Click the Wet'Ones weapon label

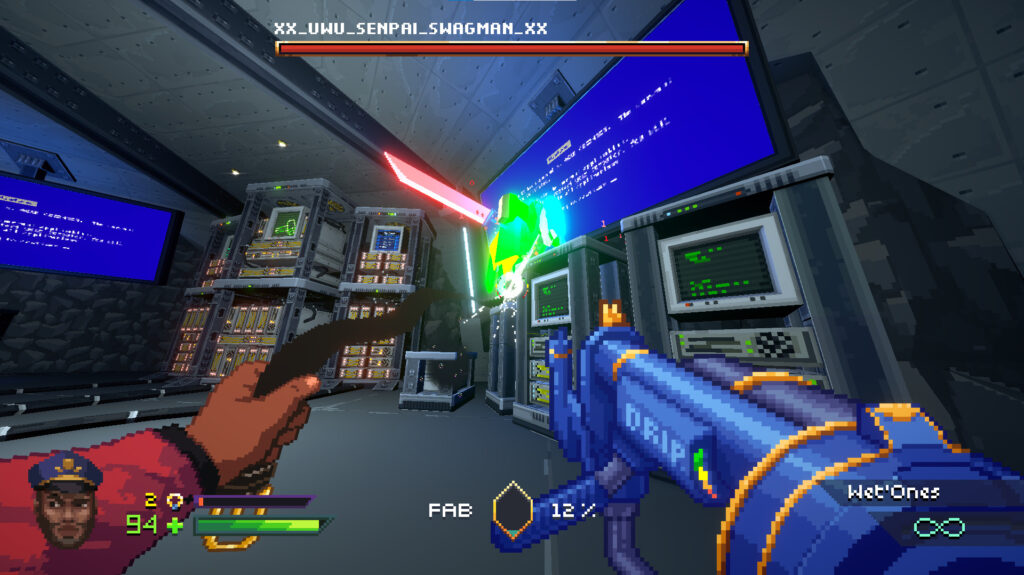[892, 492]
